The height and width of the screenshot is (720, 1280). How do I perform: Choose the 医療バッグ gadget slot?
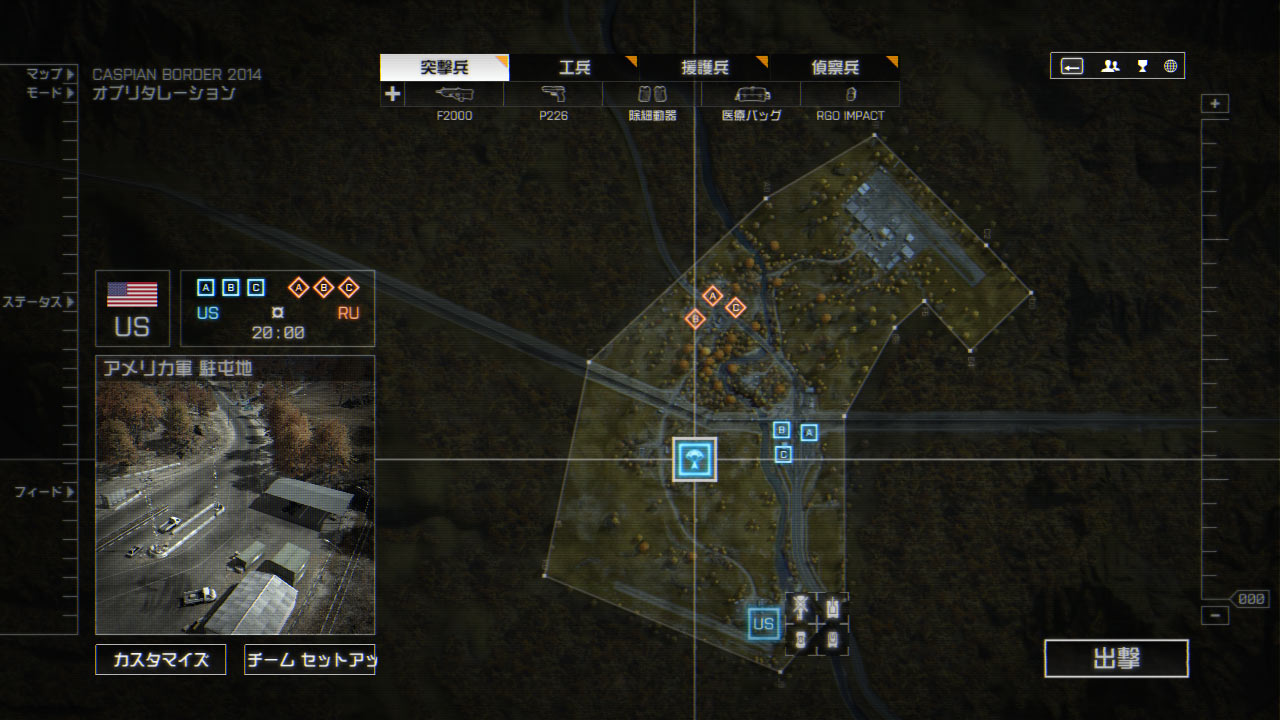point(751,94)
